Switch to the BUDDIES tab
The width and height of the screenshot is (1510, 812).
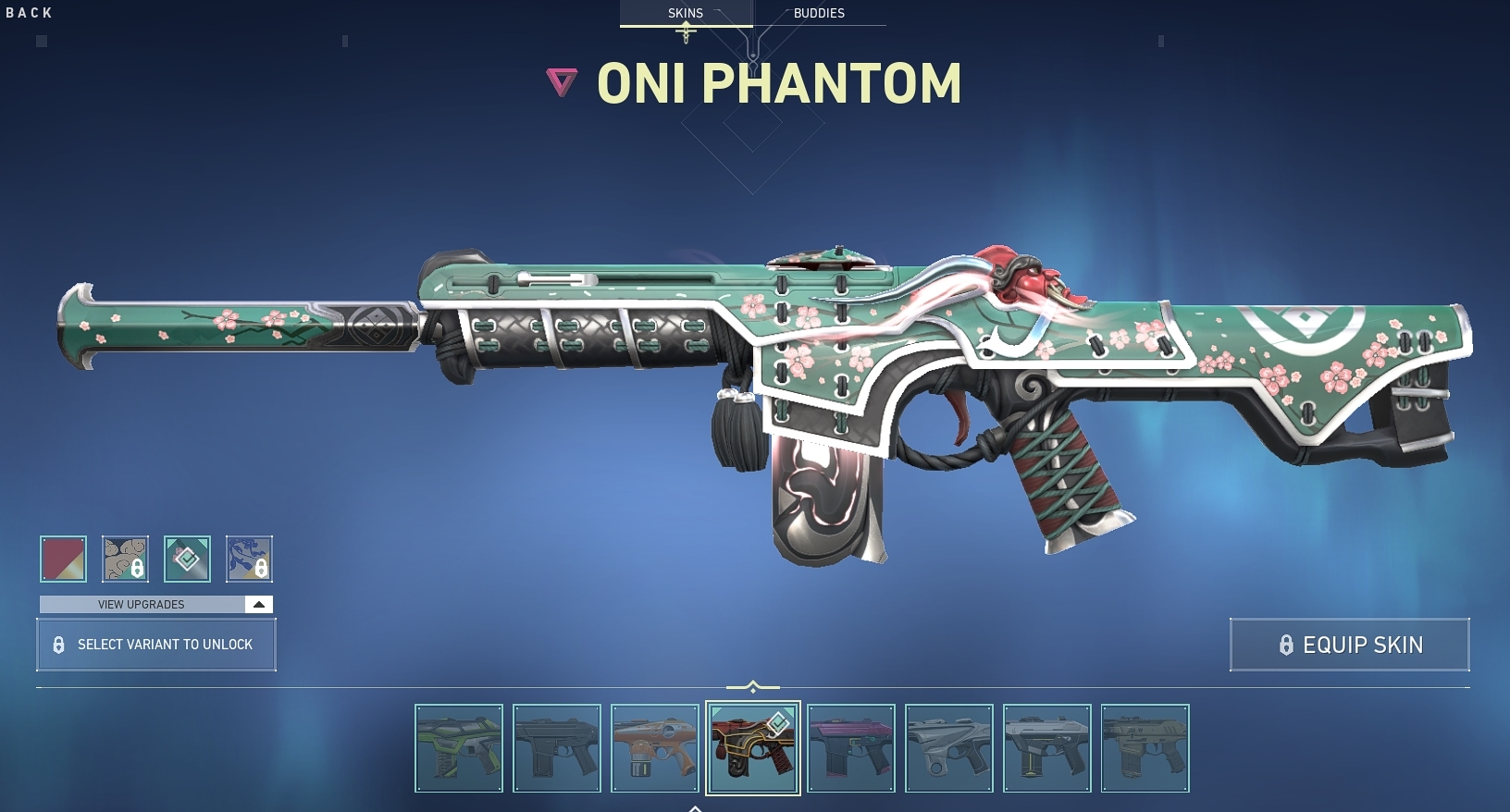point(820,13)
